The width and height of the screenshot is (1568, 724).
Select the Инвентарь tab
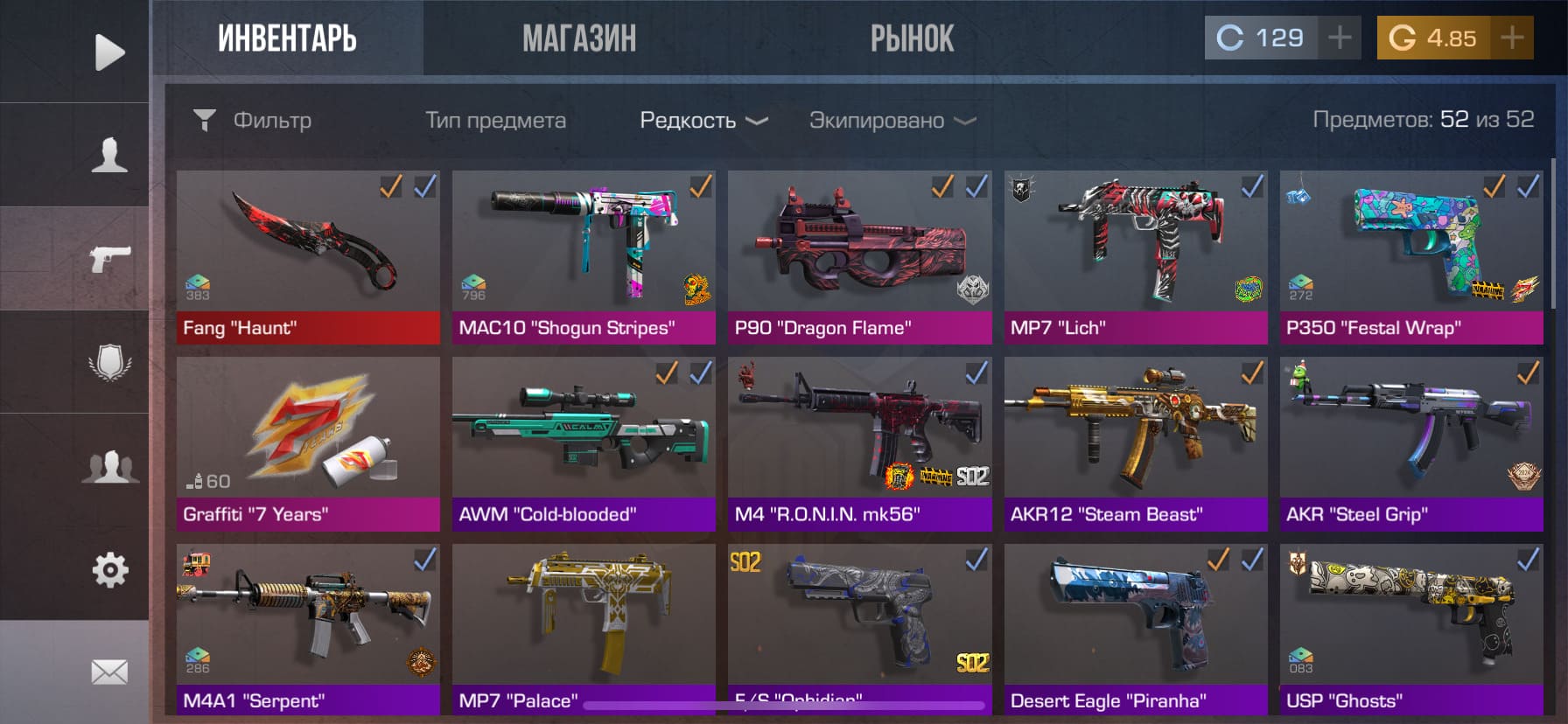coord(287,38)
